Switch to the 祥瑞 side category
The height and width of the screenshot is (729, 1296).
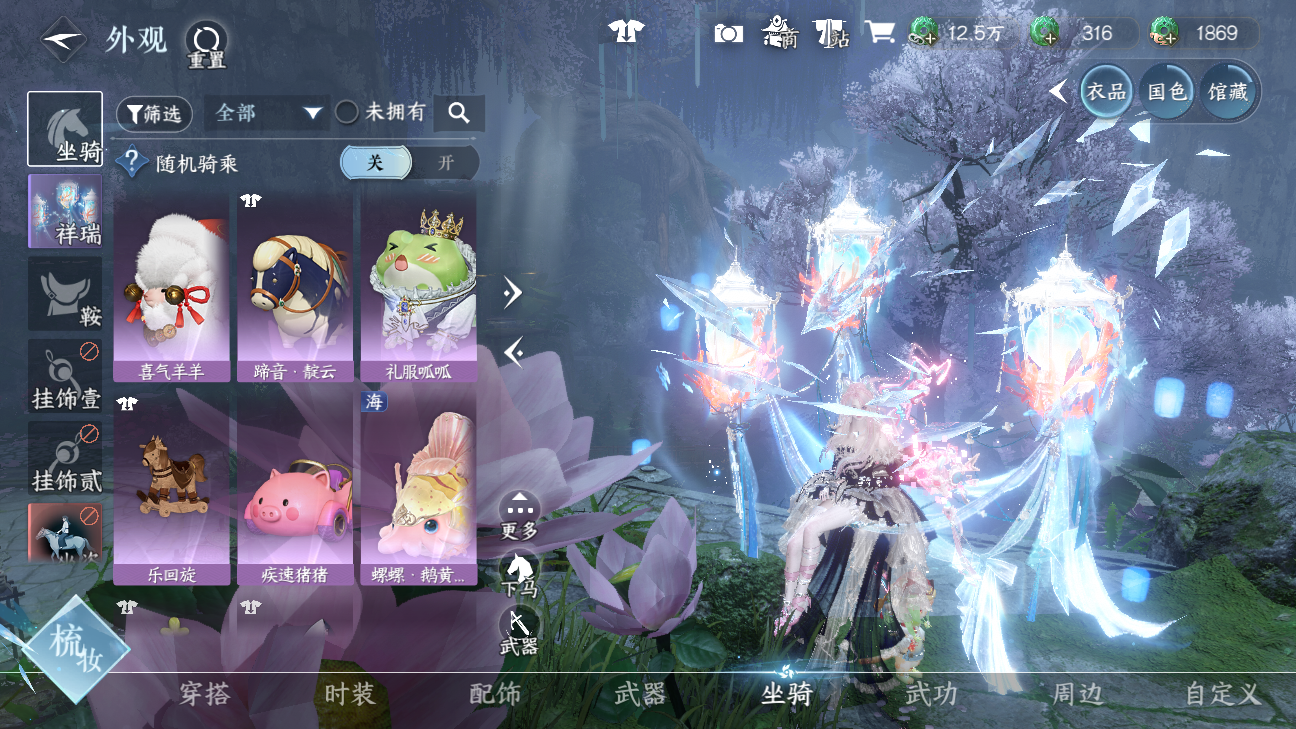click(65, 211)
